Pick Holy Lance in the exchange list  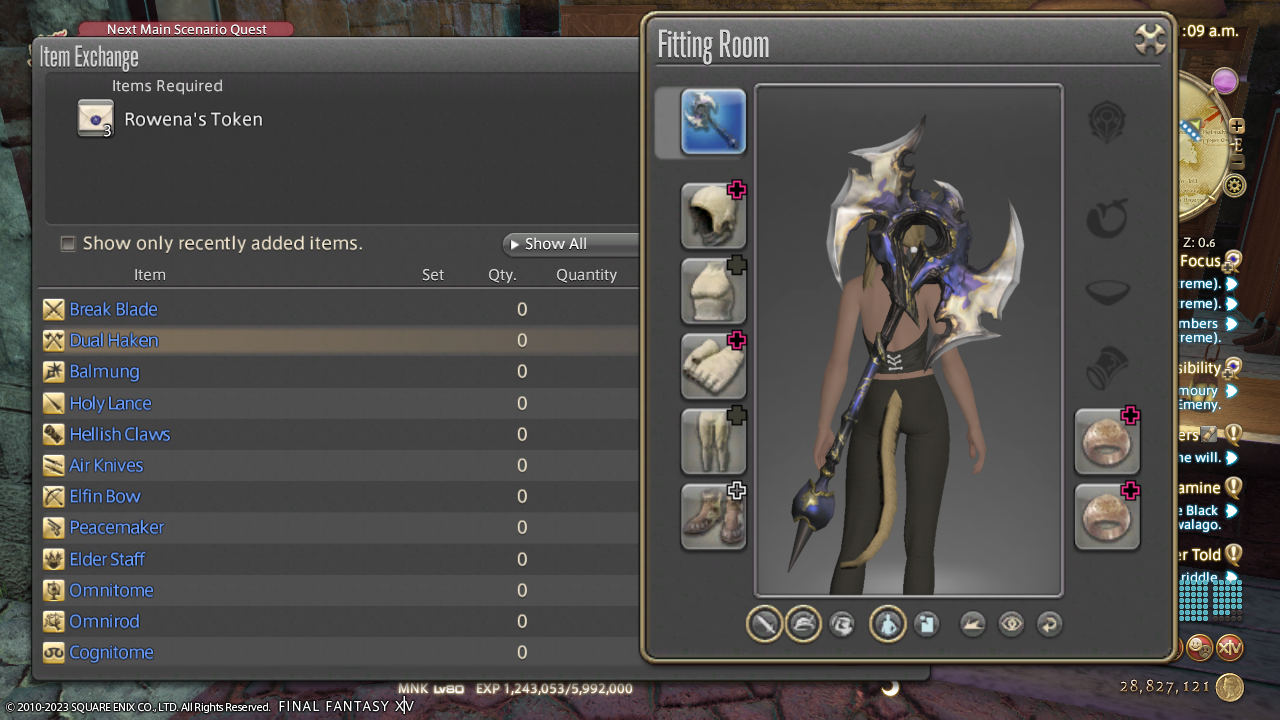coord(110,403)
